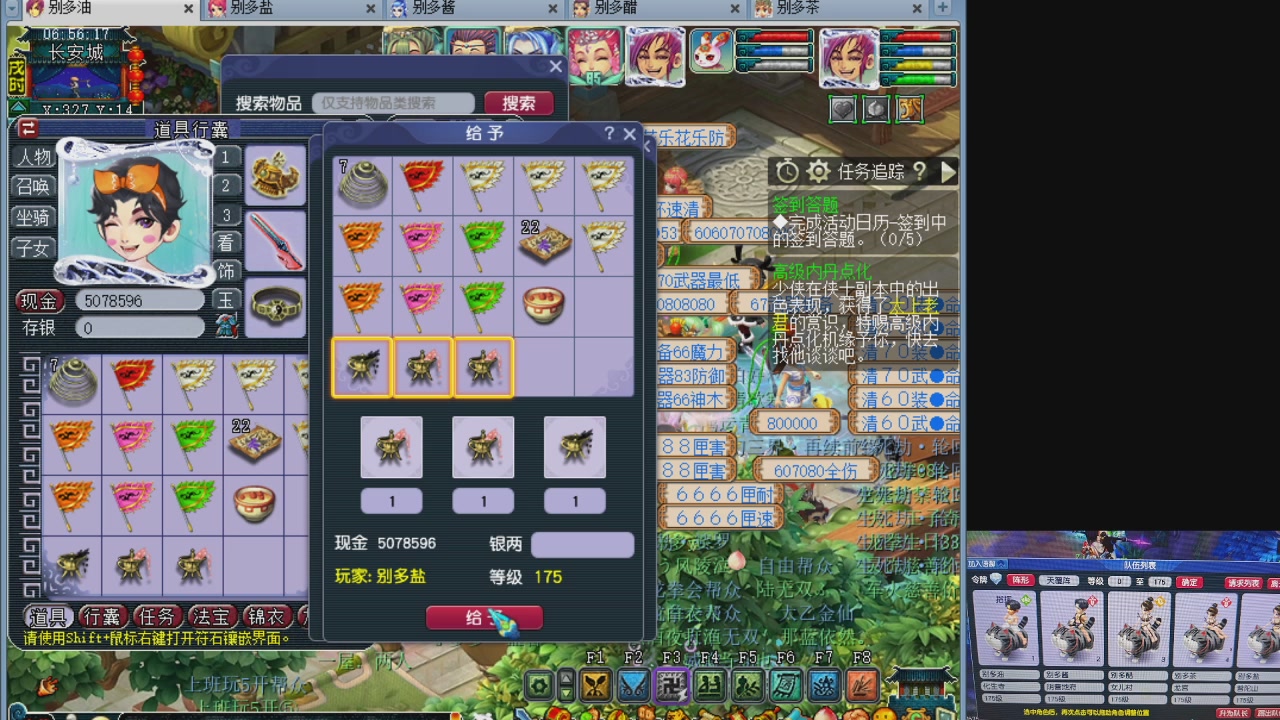The height and width of the screenshot is (720, 1280).
Task: Expand the 任务追踪 panel using its right arrow
Action: 947,171
